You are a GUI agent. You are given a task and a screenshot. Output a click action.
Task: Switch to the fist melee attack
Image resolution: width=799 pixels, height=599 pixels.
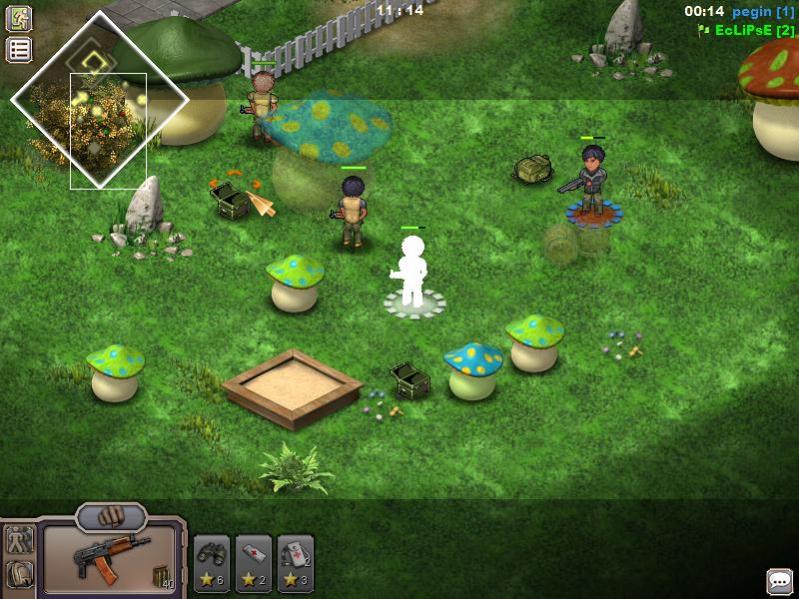[111, 517]
